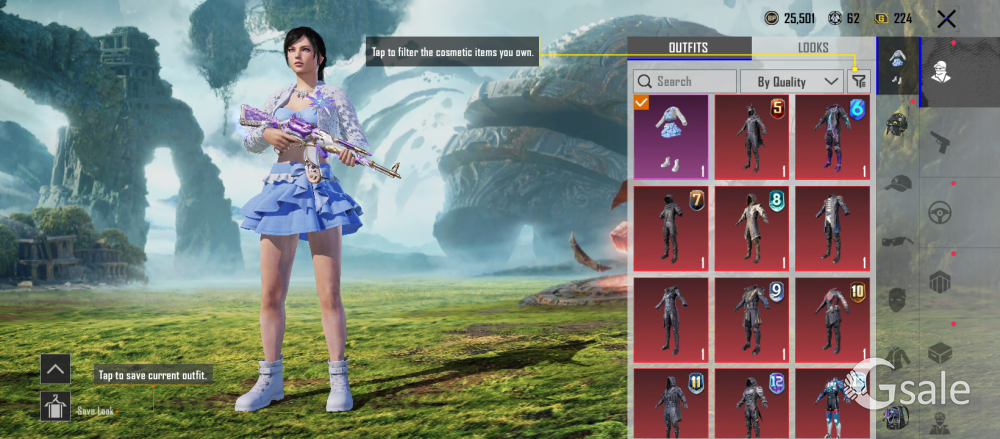This screenshot has width=1000, height=439.
Task: Open the sunglasses eyewear category
Action: (x=898, y=241)
